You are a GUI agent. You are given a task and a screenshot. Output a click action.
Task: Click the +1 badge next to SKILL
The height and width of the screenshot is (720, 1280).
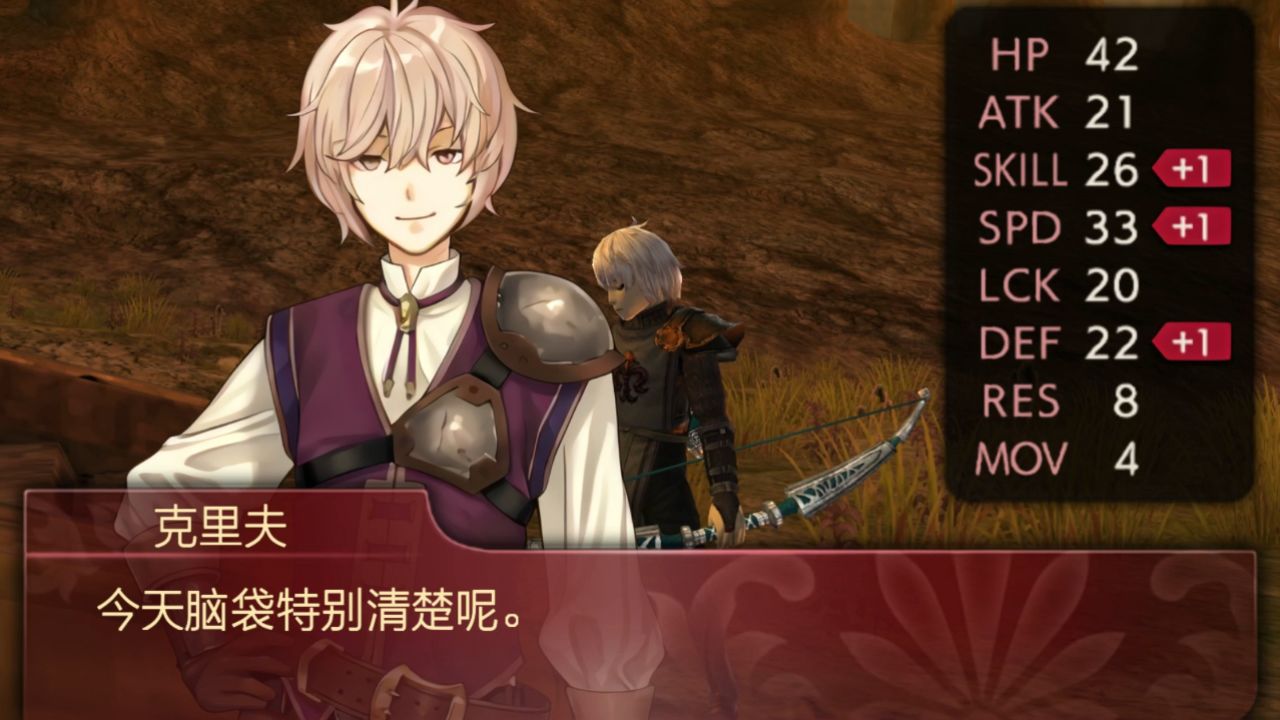[1190, 170]
